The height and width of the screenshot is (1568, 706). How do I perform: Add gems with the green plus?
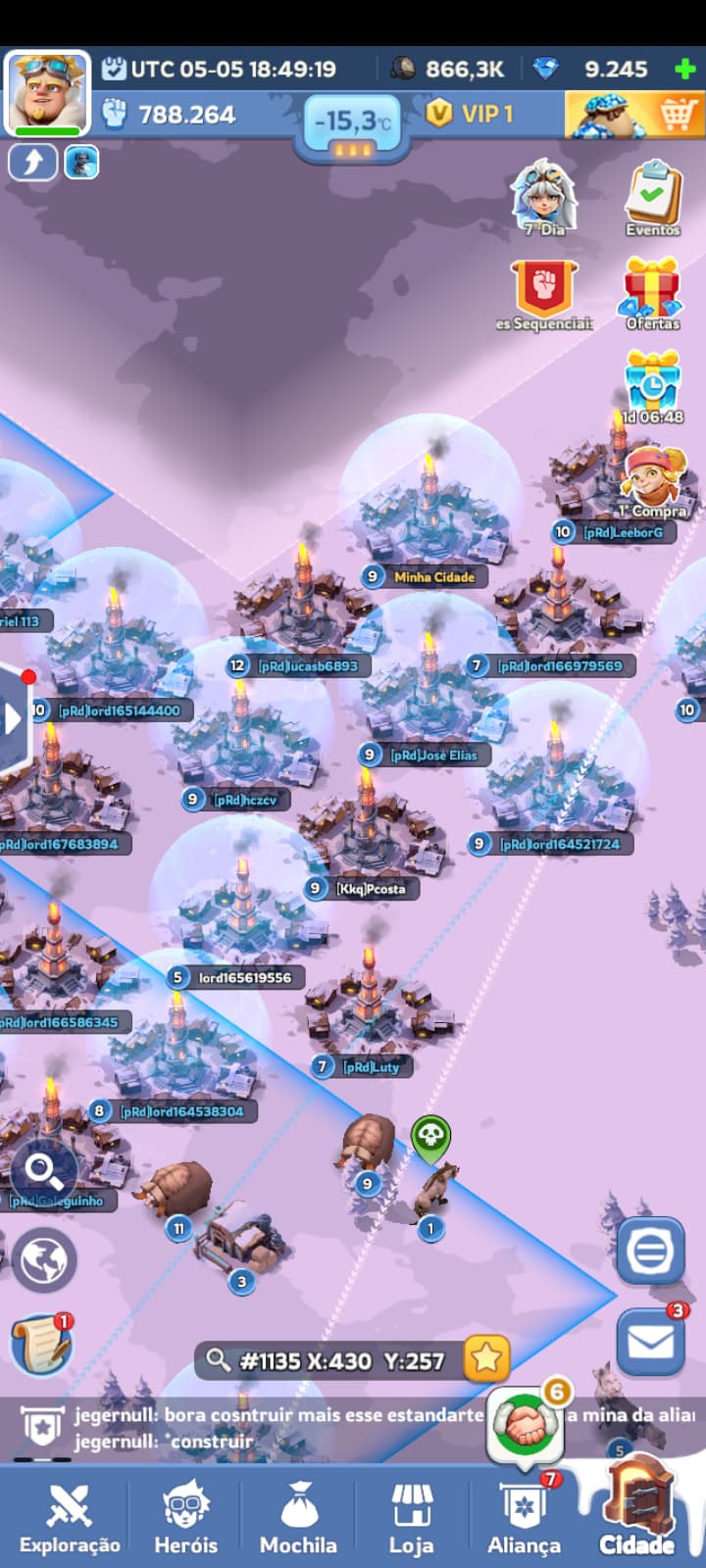tap(685, 70)
